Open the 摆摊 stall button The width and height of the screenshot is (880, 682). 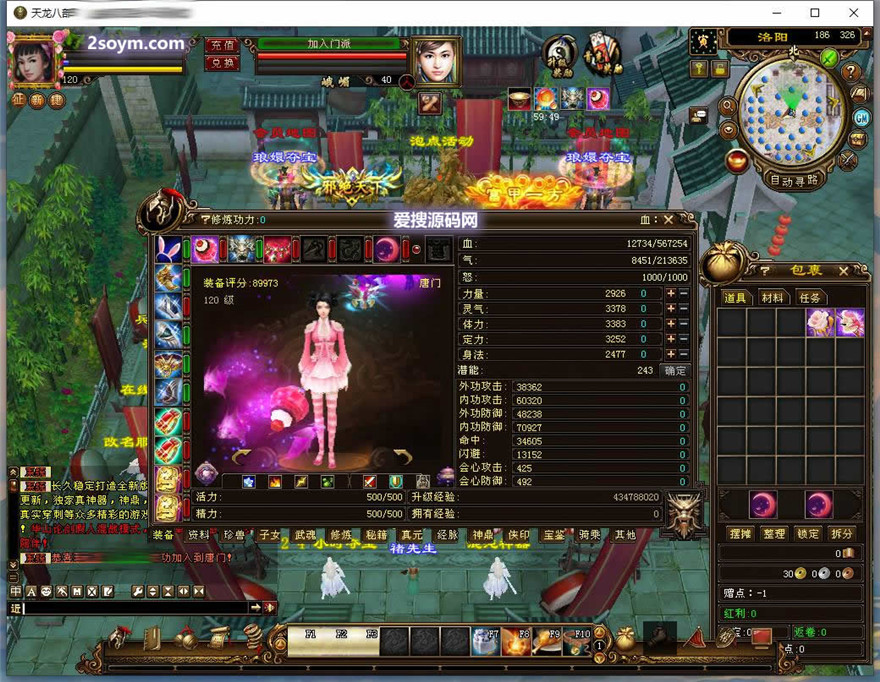pyautogui.click(x=740, y=534)
